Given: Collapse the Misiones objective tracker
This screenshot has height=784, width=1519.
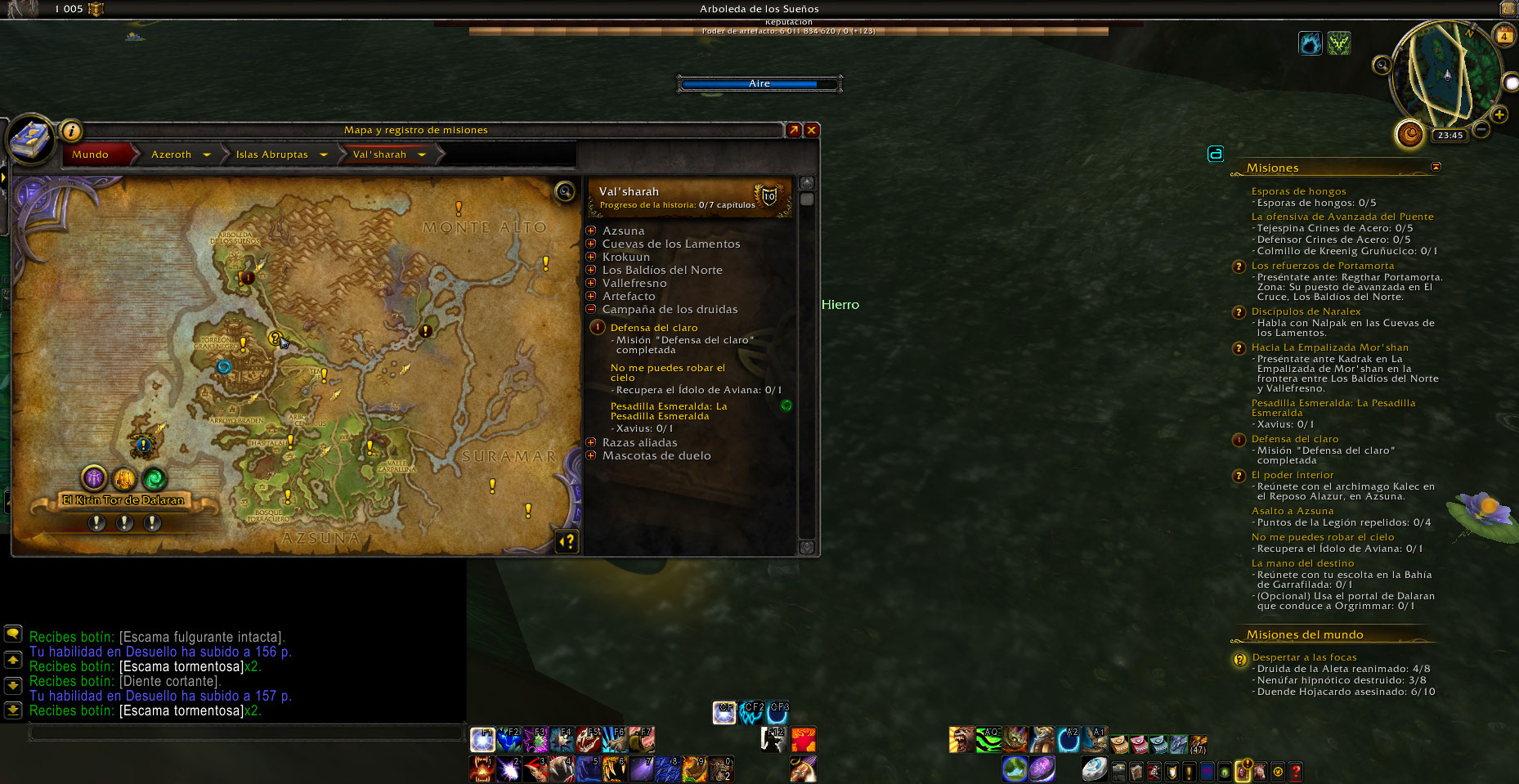Looking at the screenshot, I should pos(1436,167).
